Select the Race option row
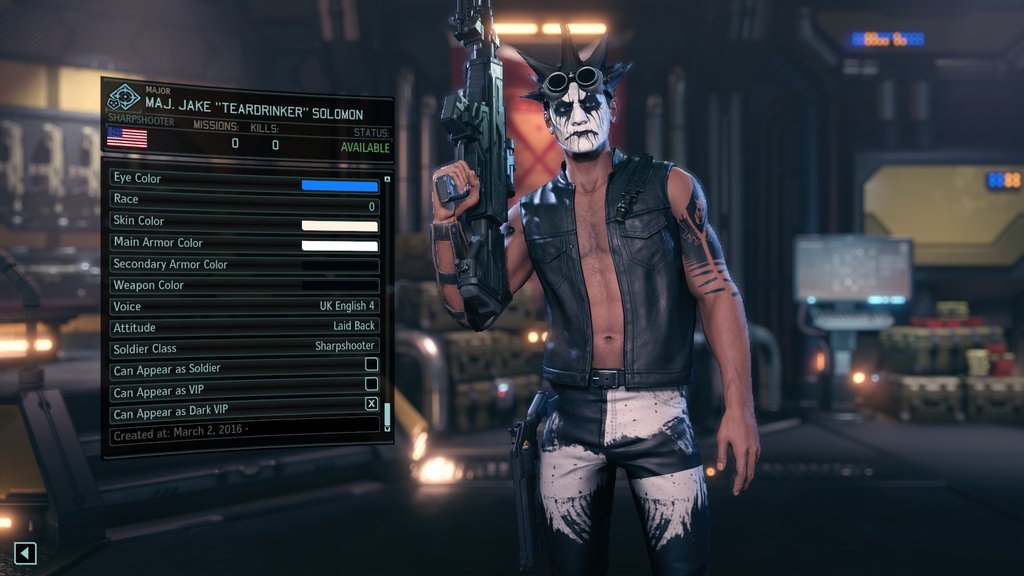Image resolution: width=1024 pixels, height=576 pixels. [245, 200]
